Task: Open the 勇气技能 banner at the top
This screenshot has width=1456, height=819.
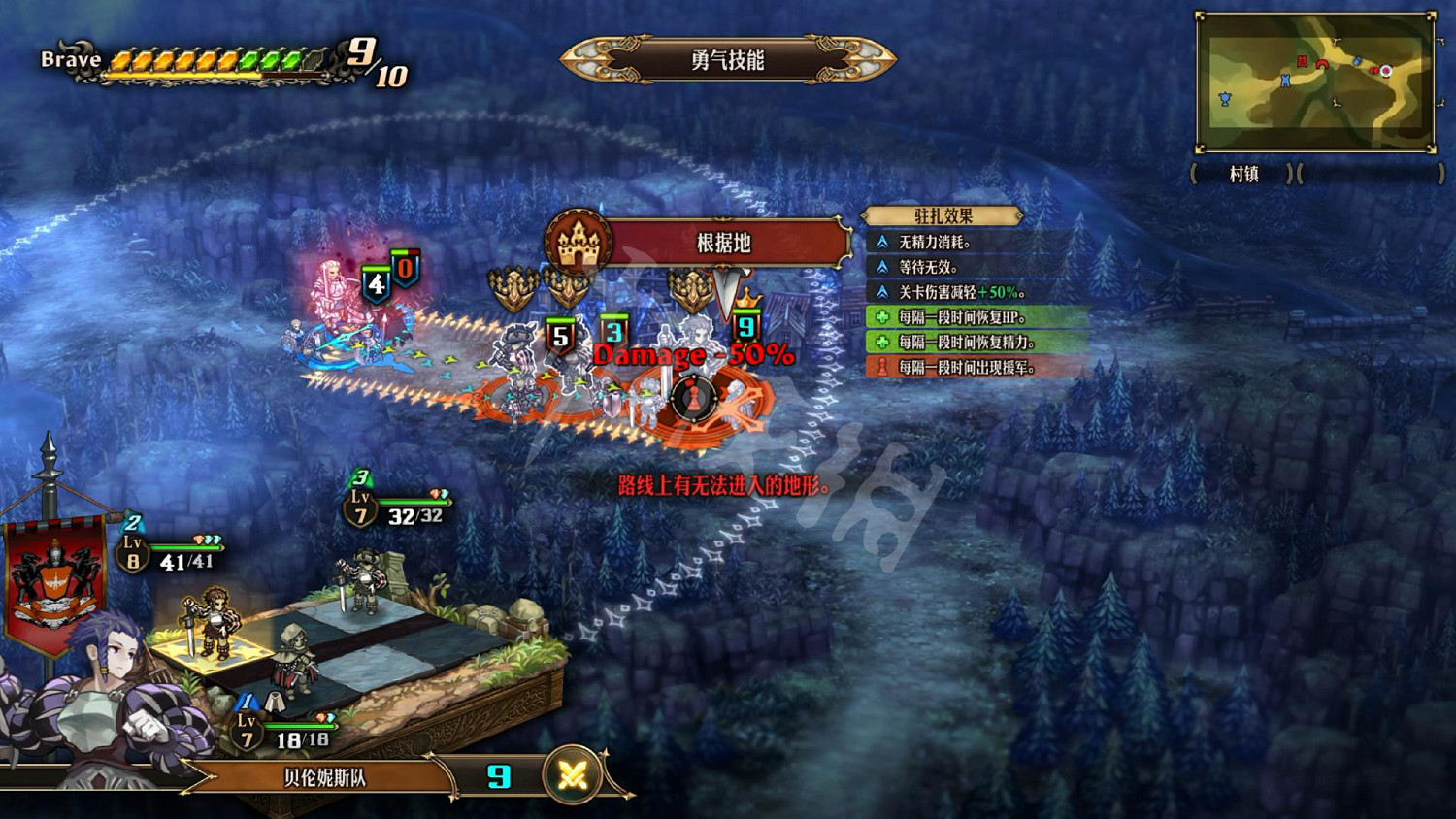Action: click(728, 60)
